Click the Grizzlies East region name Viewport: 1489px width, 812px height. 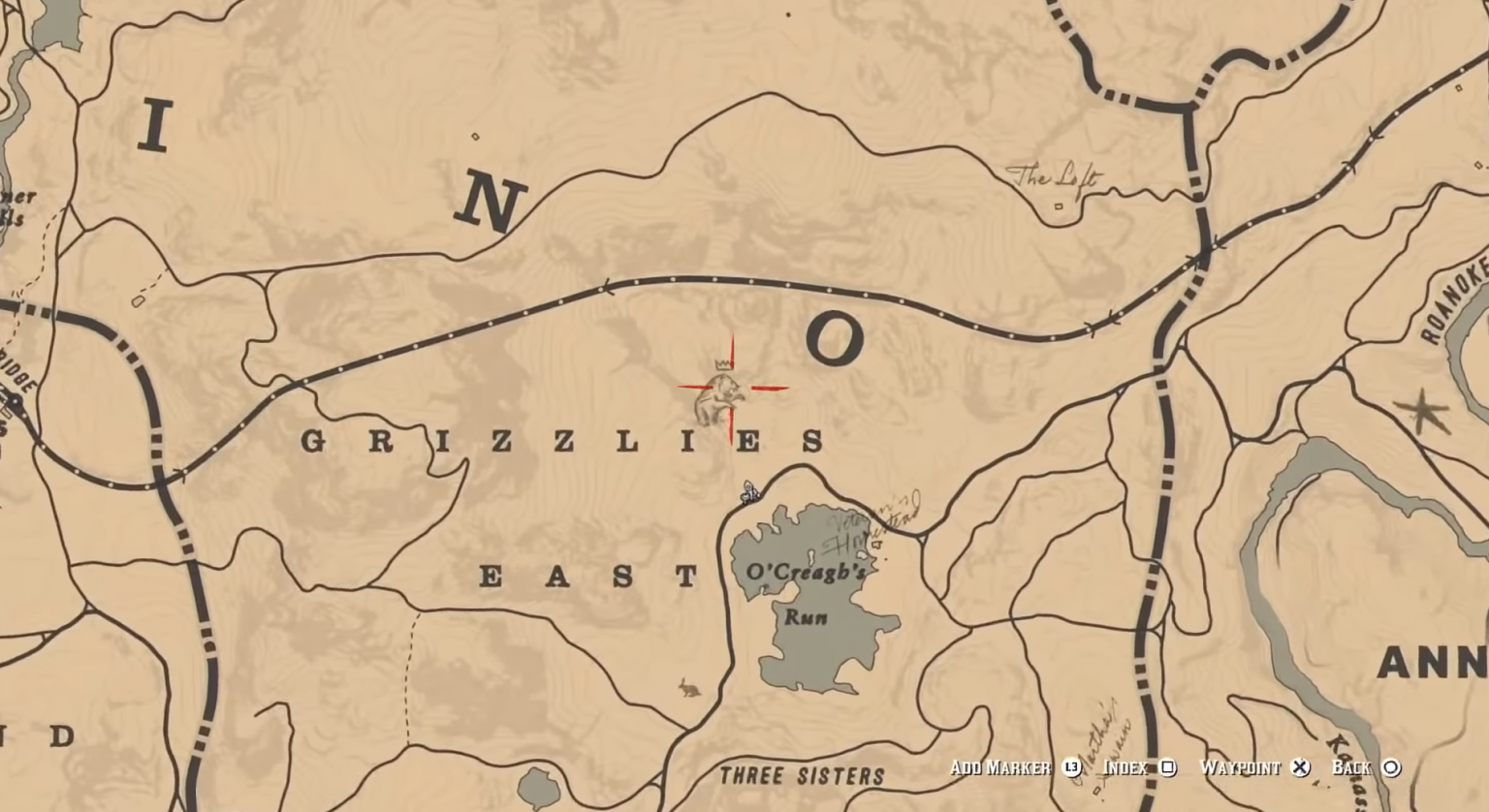[x=559, y=442]
